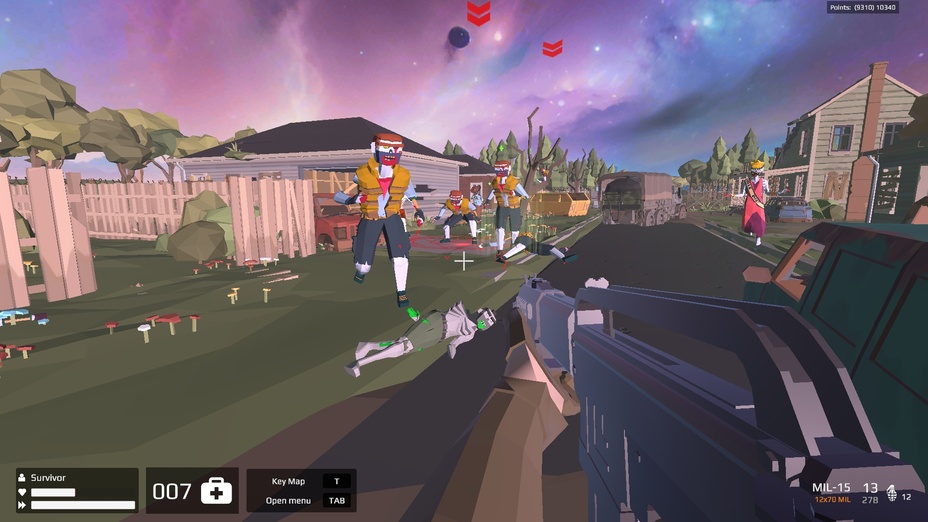Select the grenade icon
Viewport: 928px width, 522px height.
point(892,496)
